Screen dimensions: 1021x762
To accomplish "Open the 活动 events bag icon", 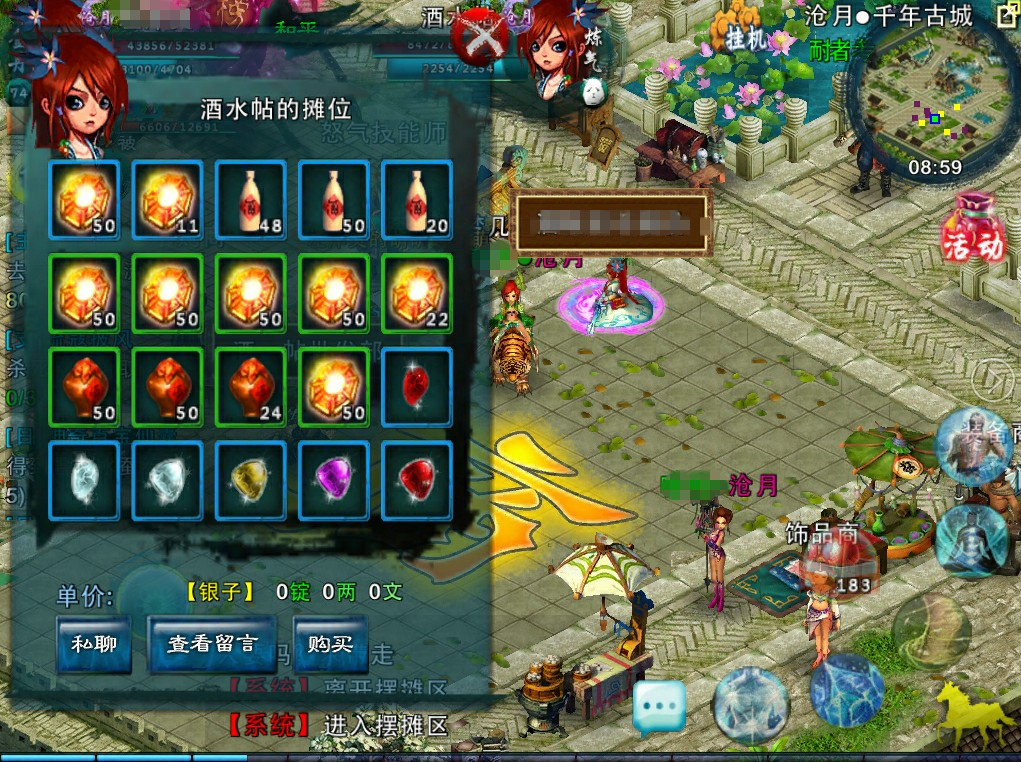I will pos(971,230).
